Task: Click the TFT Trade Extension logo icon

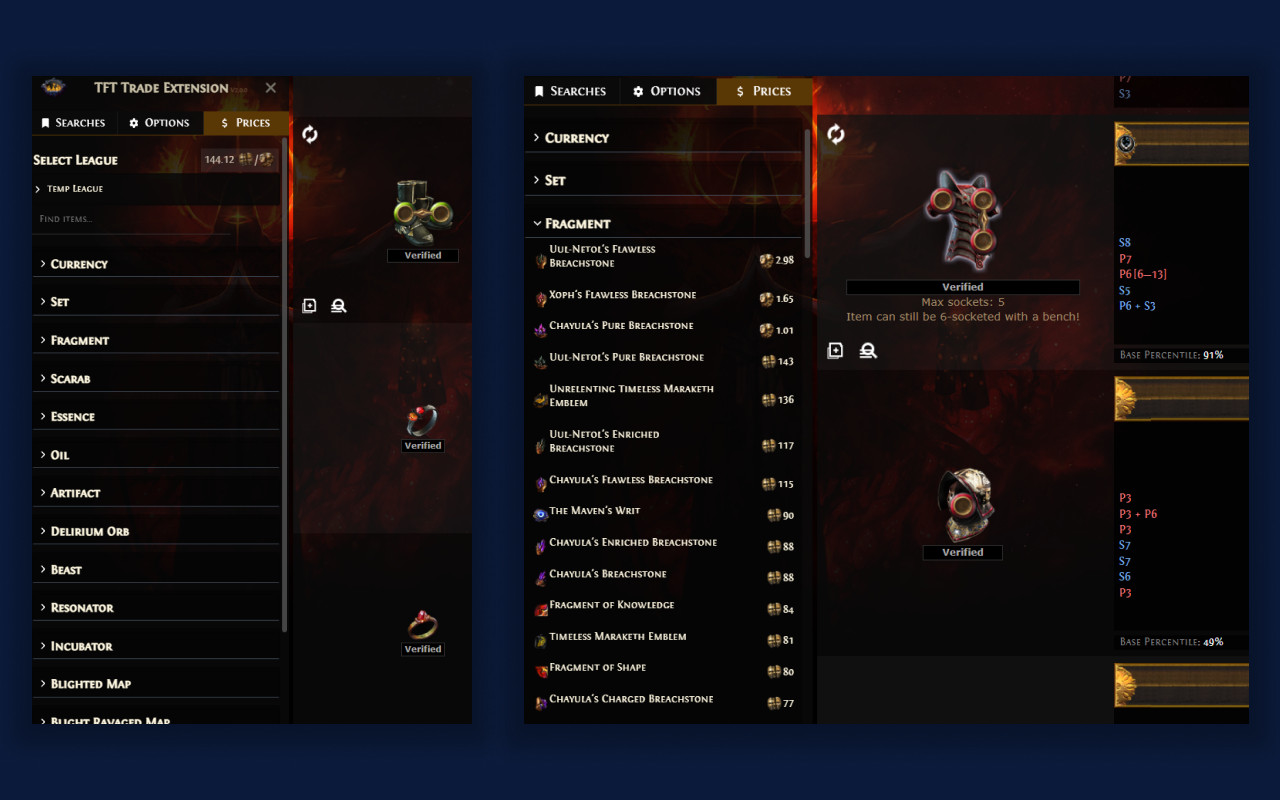Action: pos(54,88)
